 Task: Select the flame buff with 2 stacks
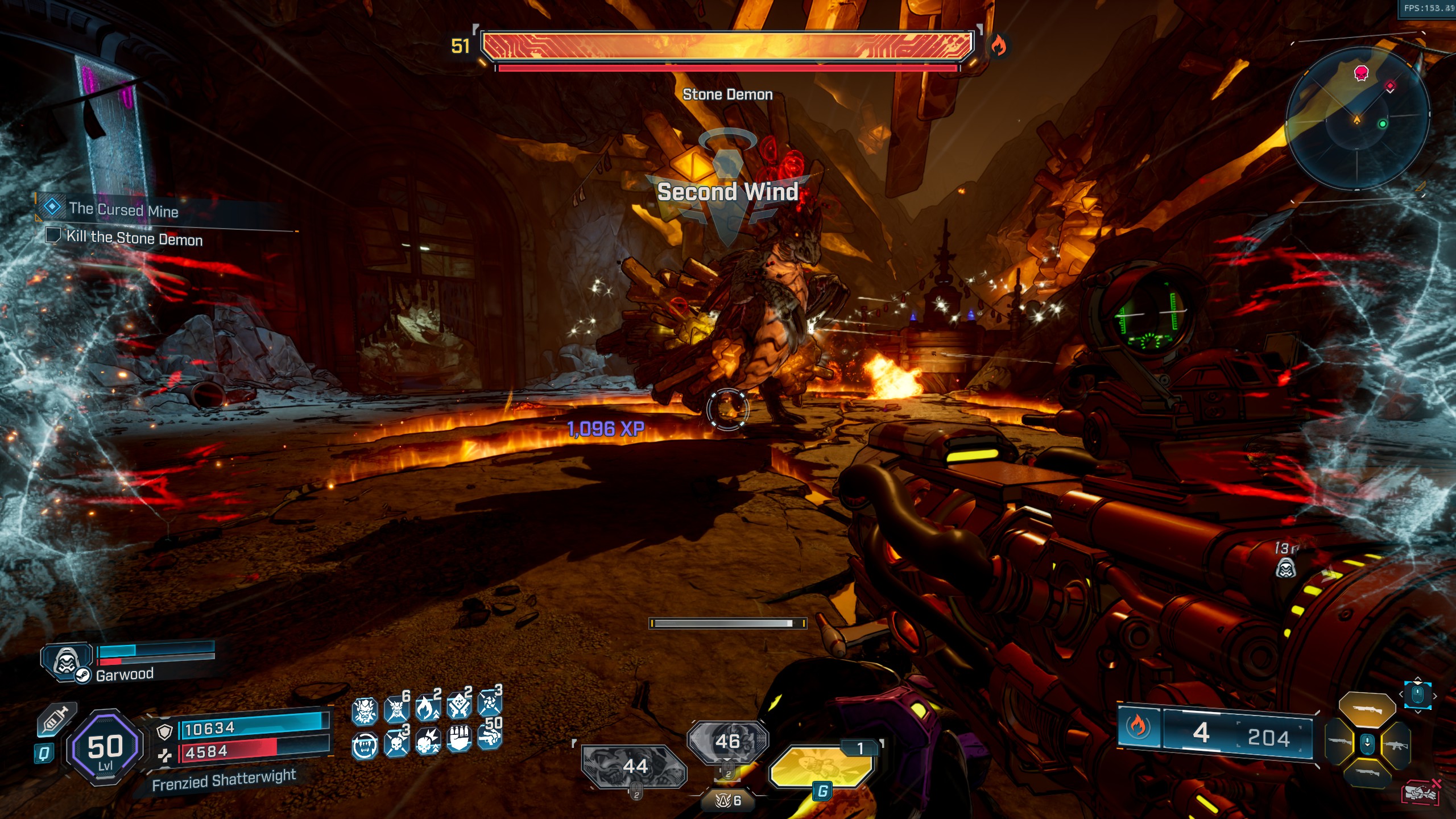point(428,709)
